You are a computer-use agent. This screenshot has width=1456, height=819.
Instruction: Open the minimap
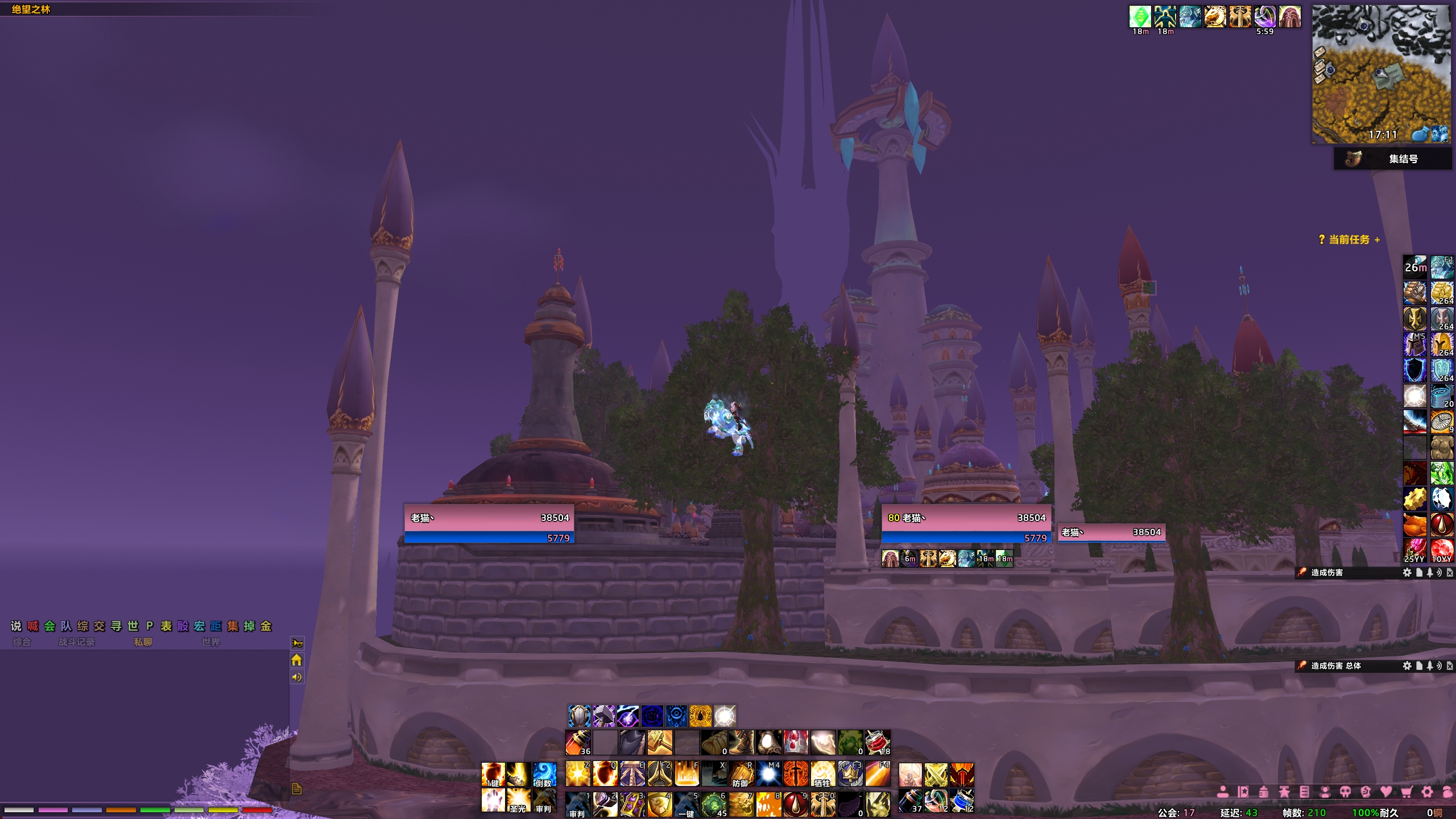click(1381, 74)
